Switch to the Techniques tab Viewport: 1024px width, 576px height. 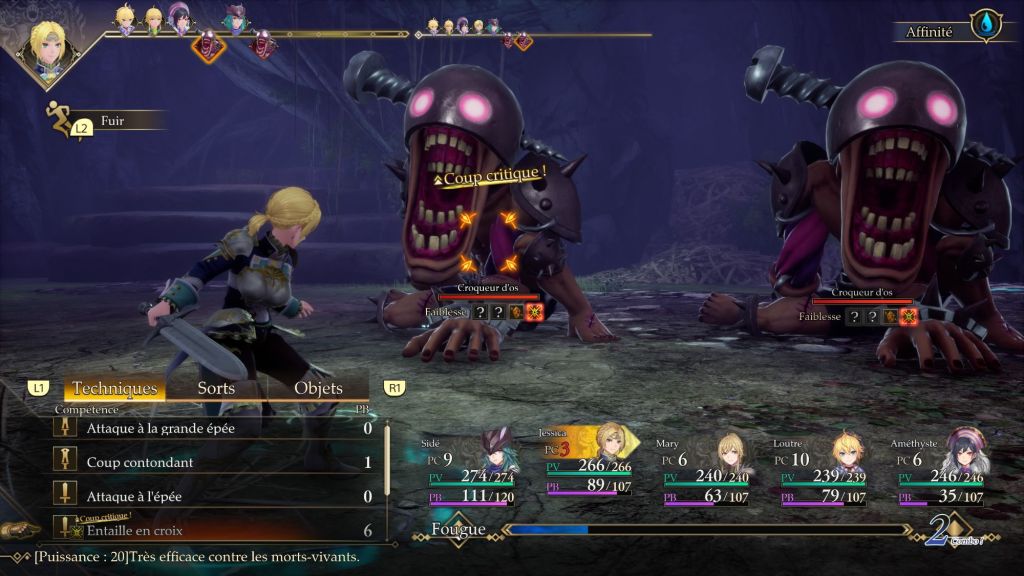tap(115, 388)
